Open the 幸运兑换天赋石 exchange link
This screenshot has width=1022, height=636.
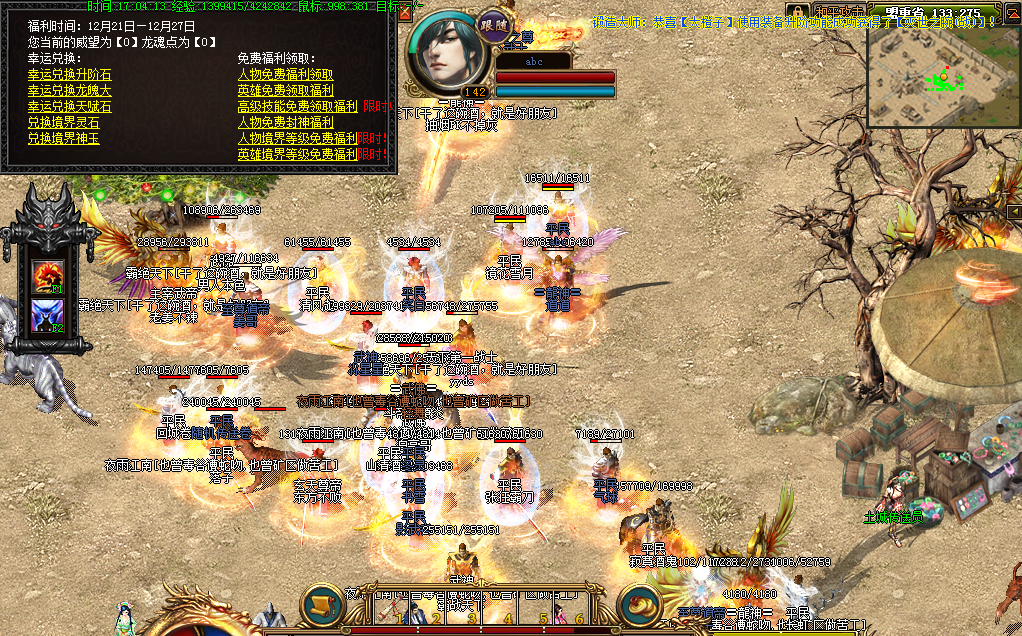point(69,106)
